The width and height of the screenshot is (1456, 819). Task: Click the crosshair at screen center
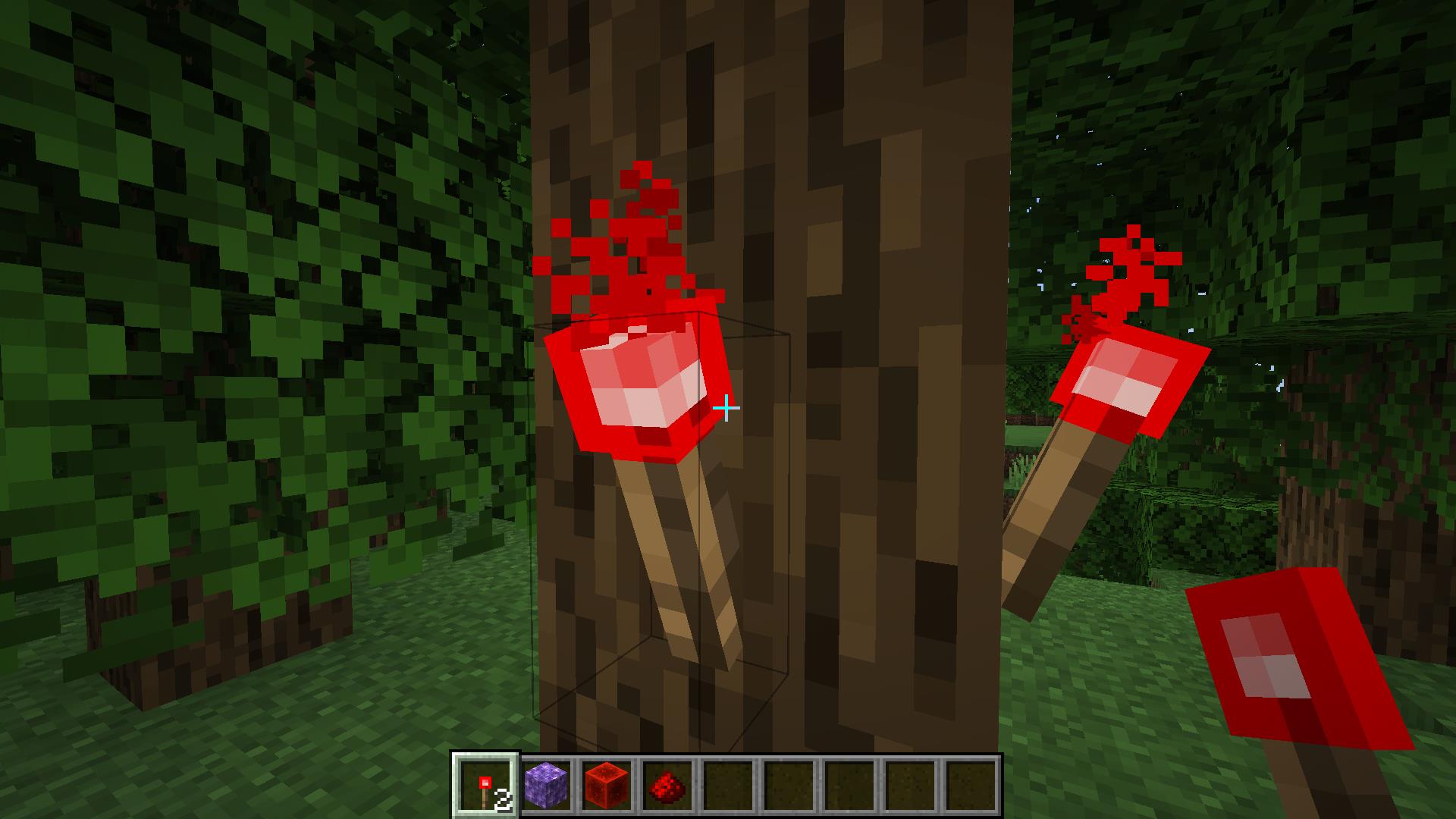[728, 409]
